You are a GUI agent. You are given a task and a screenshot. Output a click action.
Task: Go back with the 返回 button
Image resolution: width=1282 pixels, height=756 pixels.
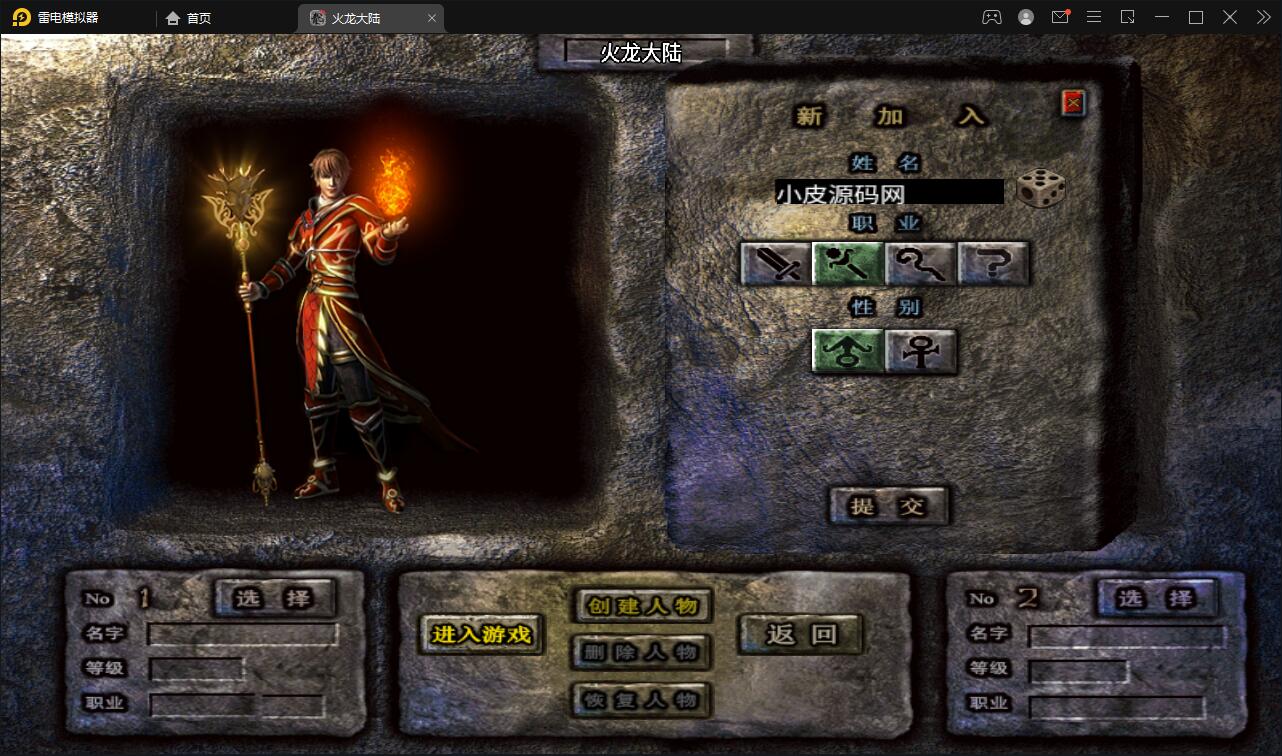point(800,634)
